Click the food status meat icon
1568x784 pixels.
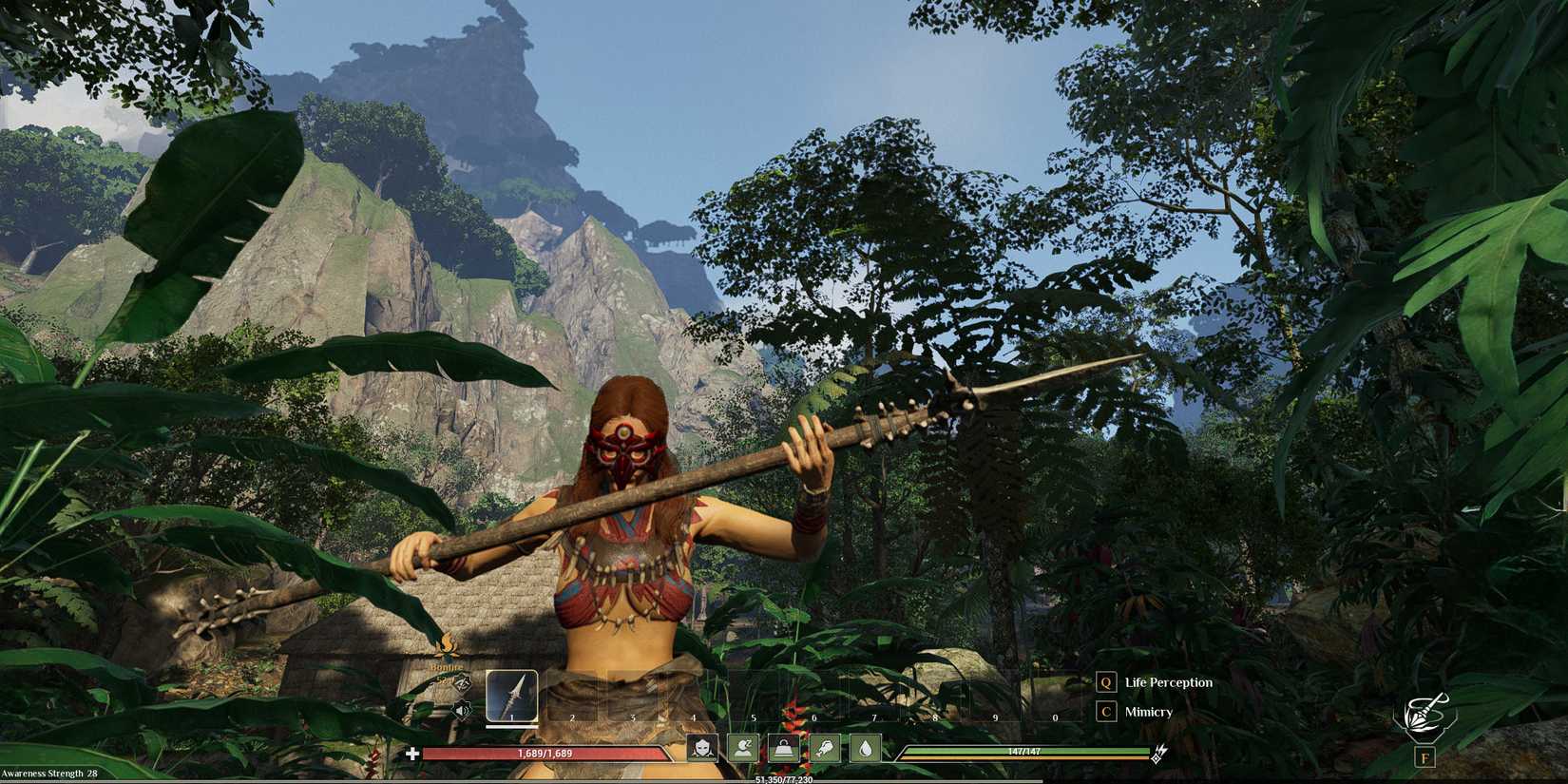(825, 749)
